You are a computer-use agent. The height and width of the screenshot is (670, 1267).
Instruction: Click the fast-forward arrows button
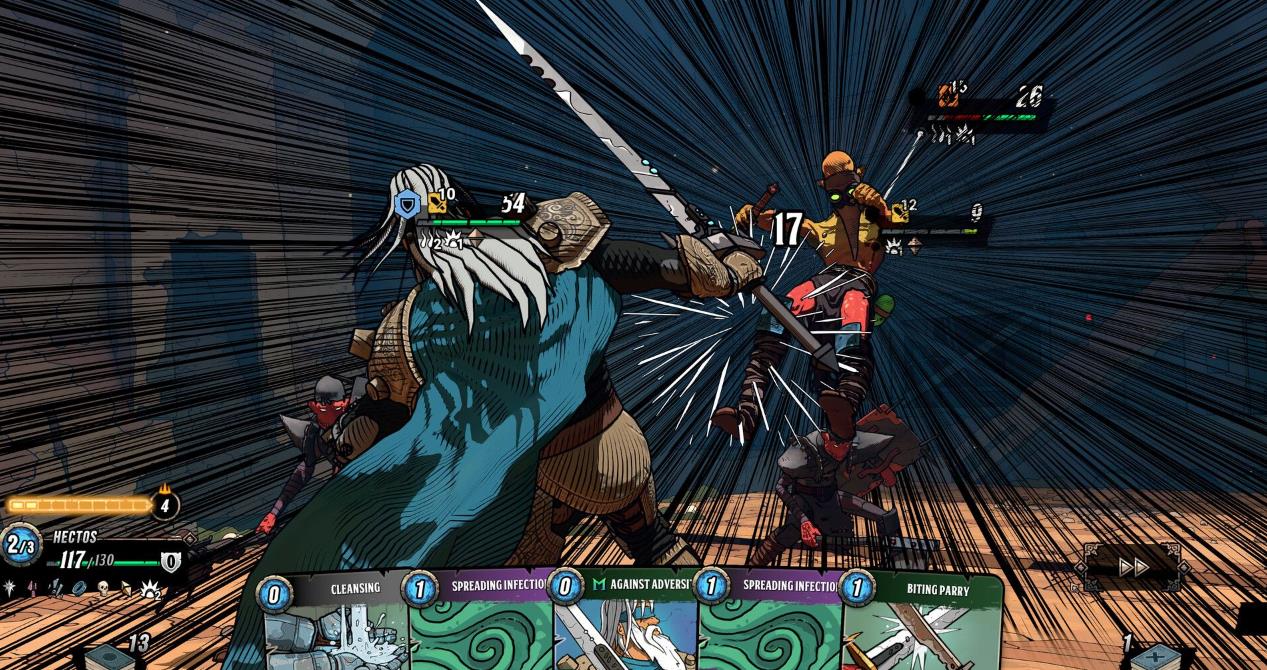point(1133,567)
